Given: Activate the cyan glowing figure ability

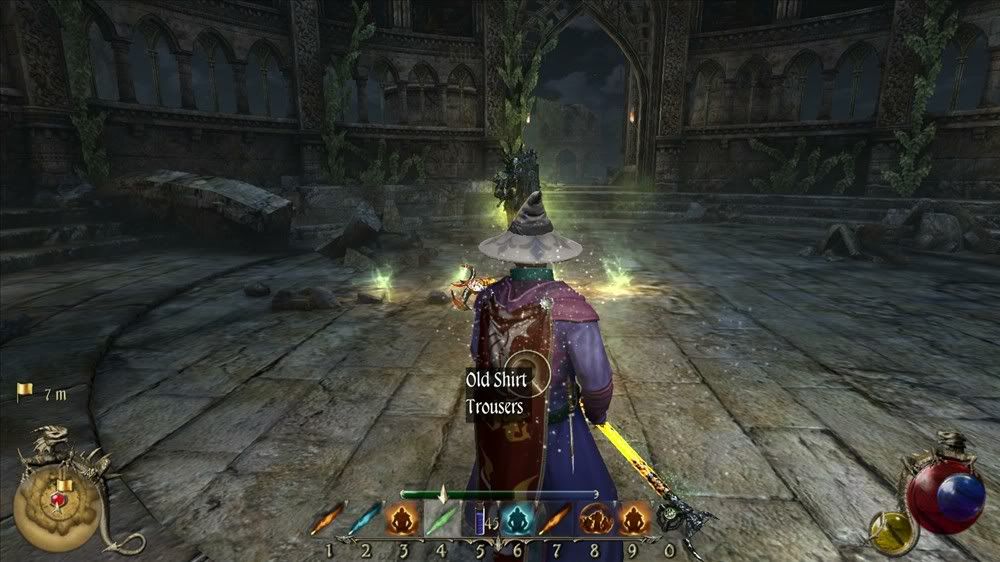Looking at the screenshot, I should tap(517, 521).
